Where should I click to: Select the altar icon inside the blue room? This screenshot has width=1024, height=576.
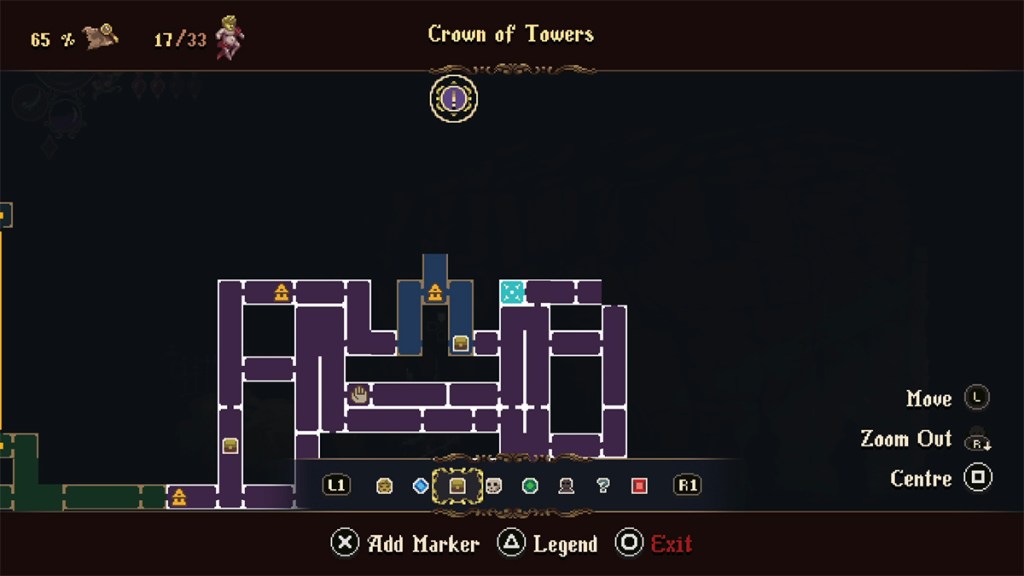click(x=435, y=293)
